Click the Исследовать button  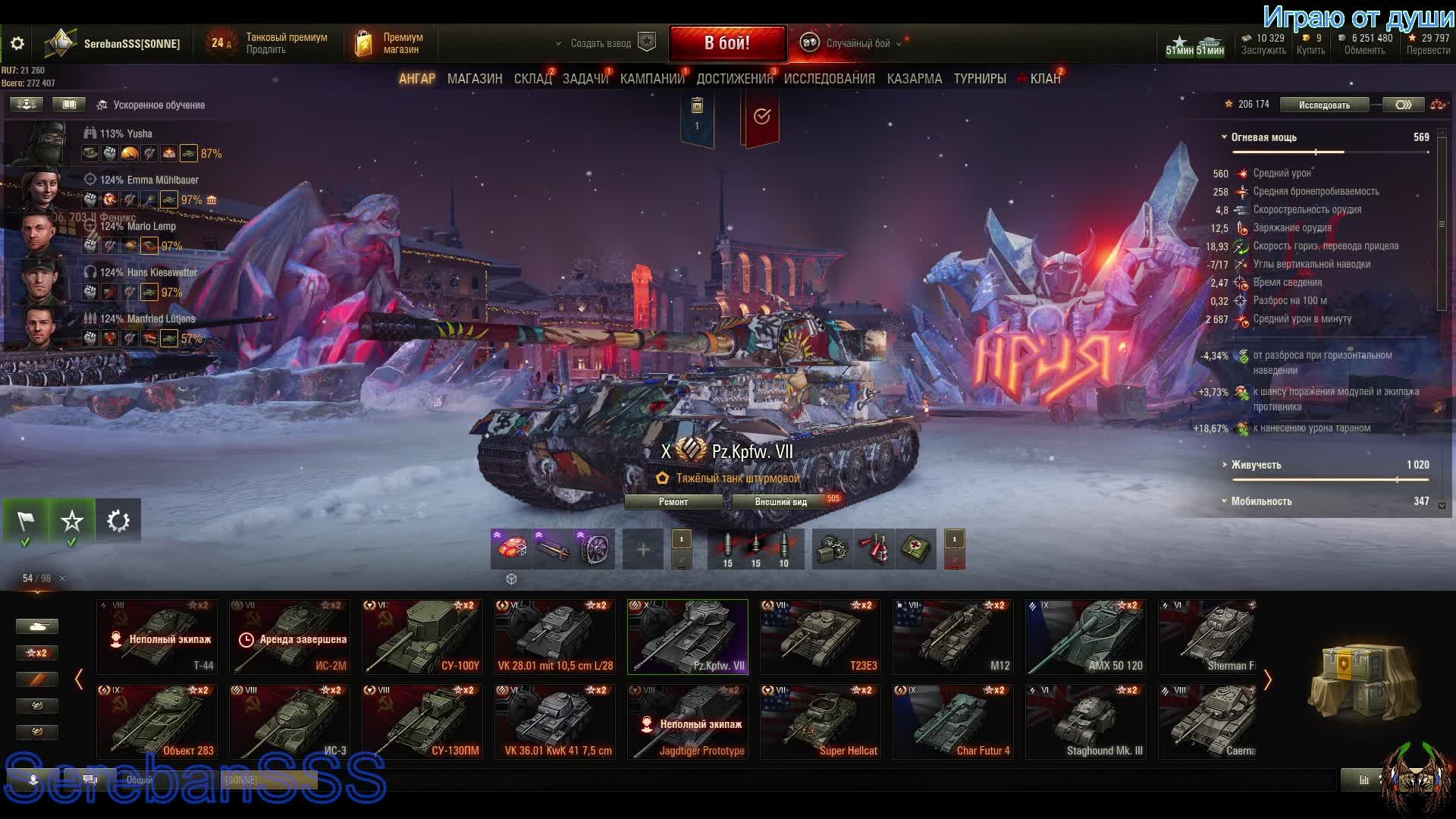[x=1323, y=105]
